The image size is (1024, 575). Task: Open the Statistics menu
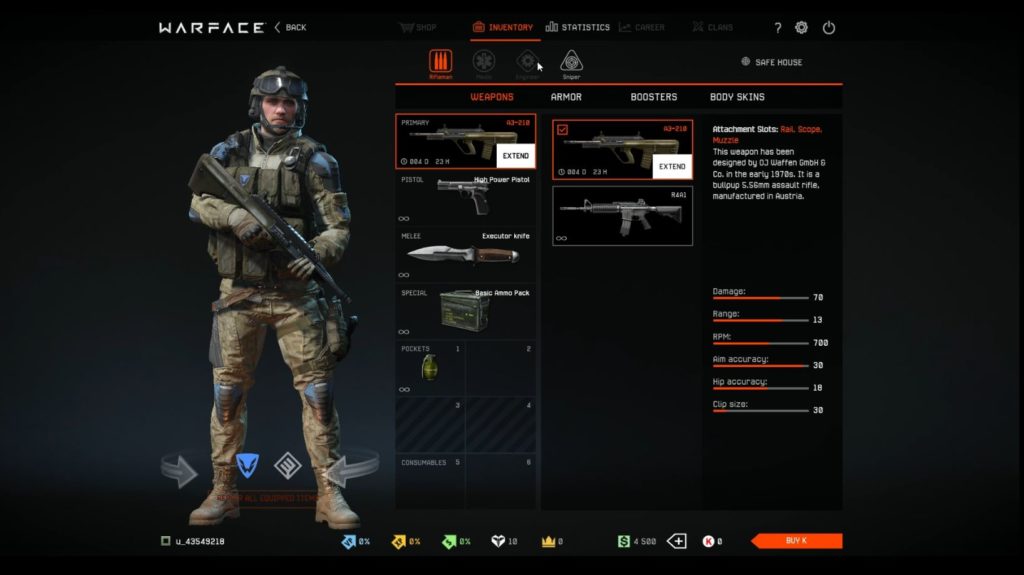click(578, 27)
